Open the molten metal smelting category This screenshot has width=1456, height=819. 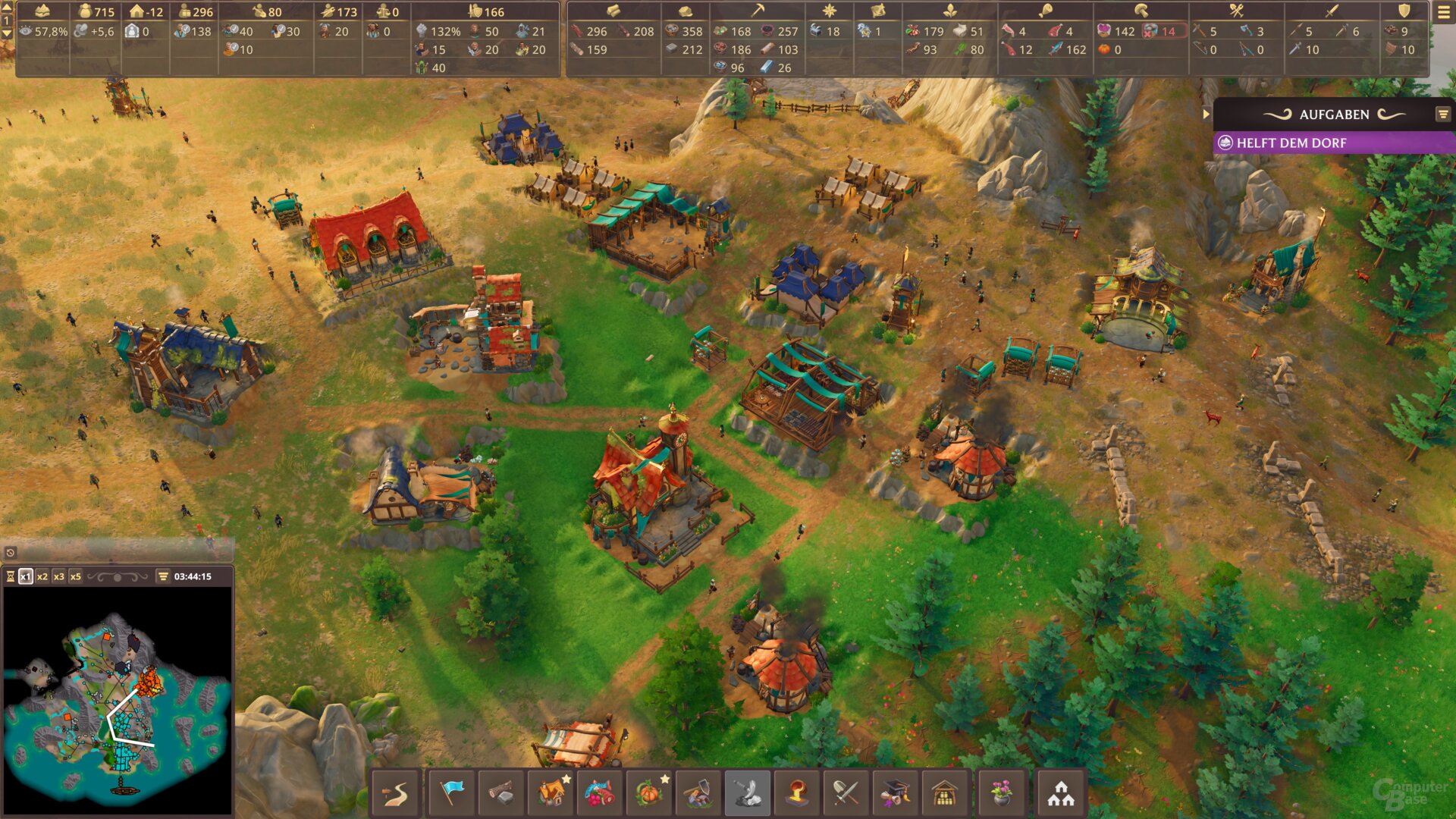click(796, 793)
